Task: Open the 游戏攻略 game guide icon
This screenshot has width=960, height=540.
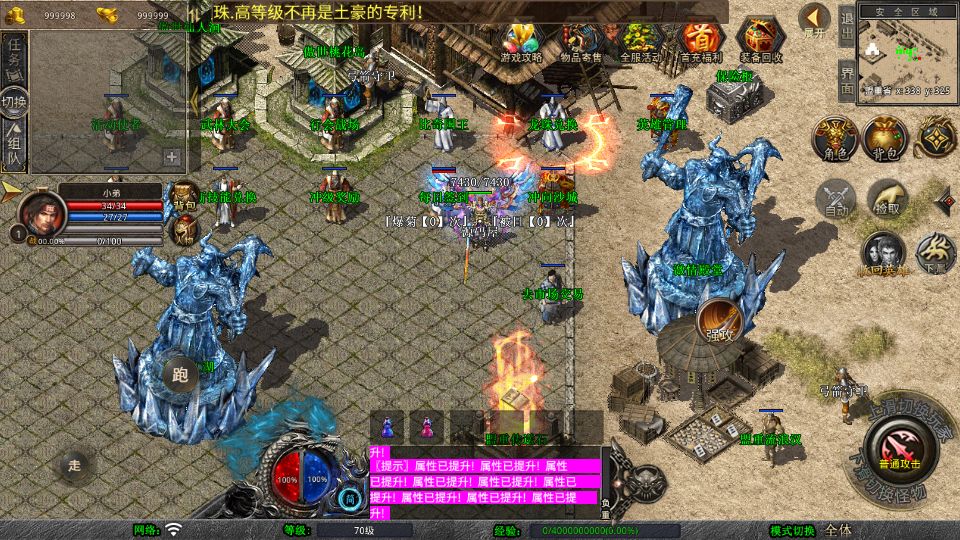Action: [522, 41]
